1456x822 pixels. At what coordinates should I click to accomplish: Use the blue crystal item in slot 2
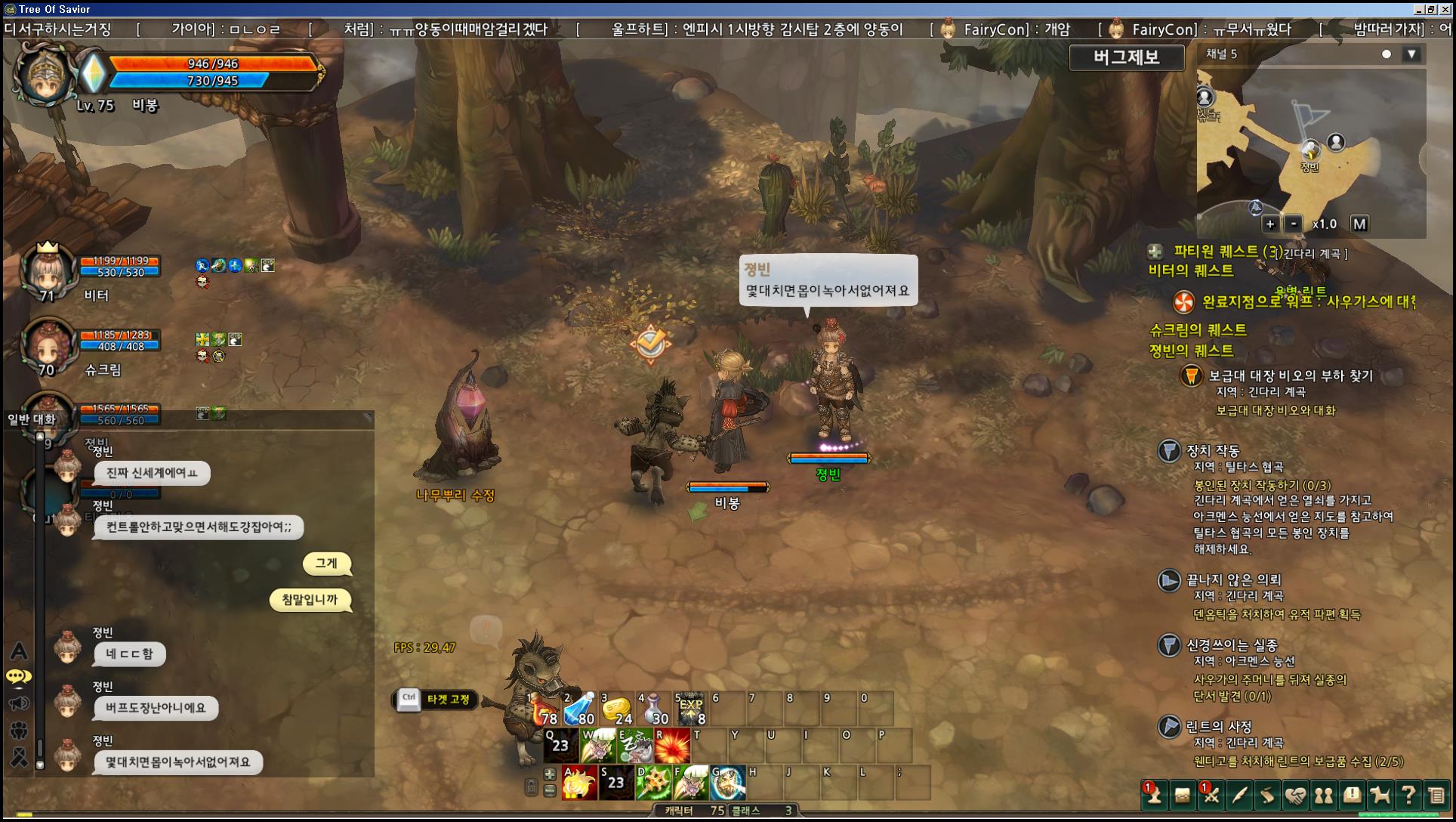click(x=579, y=709)
